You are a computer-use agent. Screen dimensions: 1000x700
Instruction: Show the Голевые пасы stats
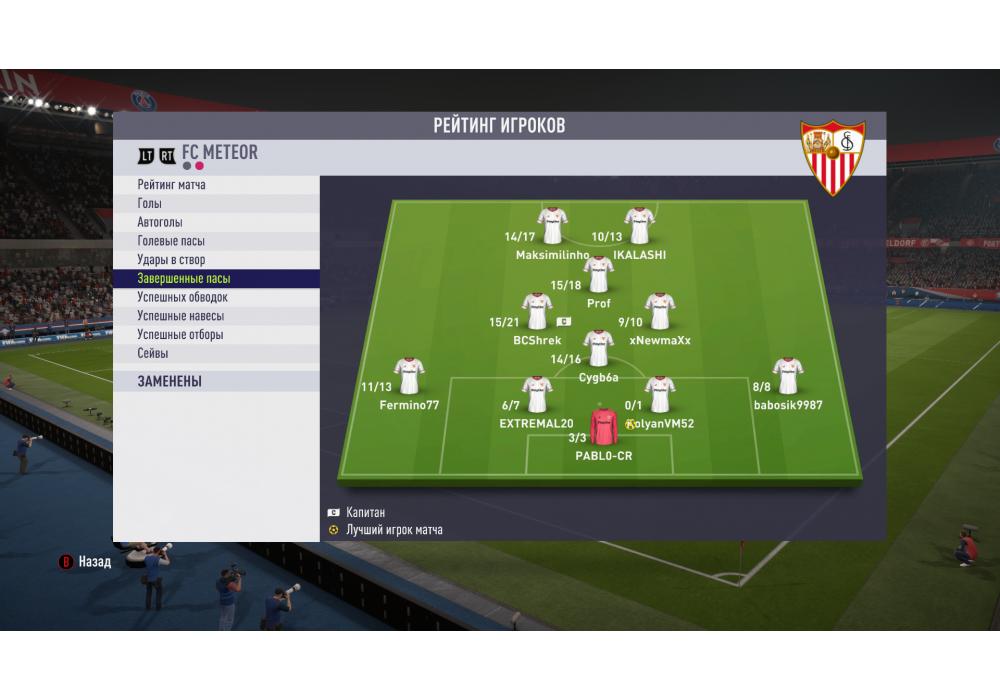coord(215,241)
